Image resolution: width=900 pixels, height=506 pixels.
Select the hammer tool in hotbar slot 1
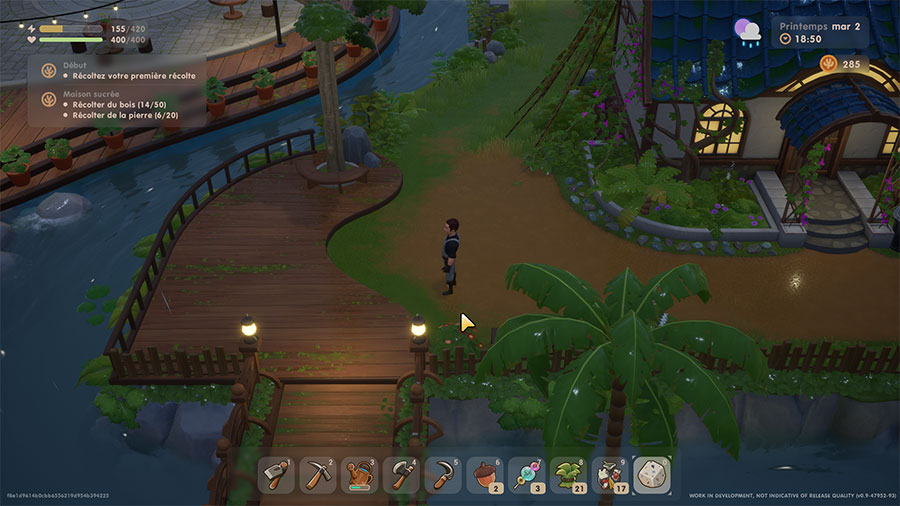276,475
